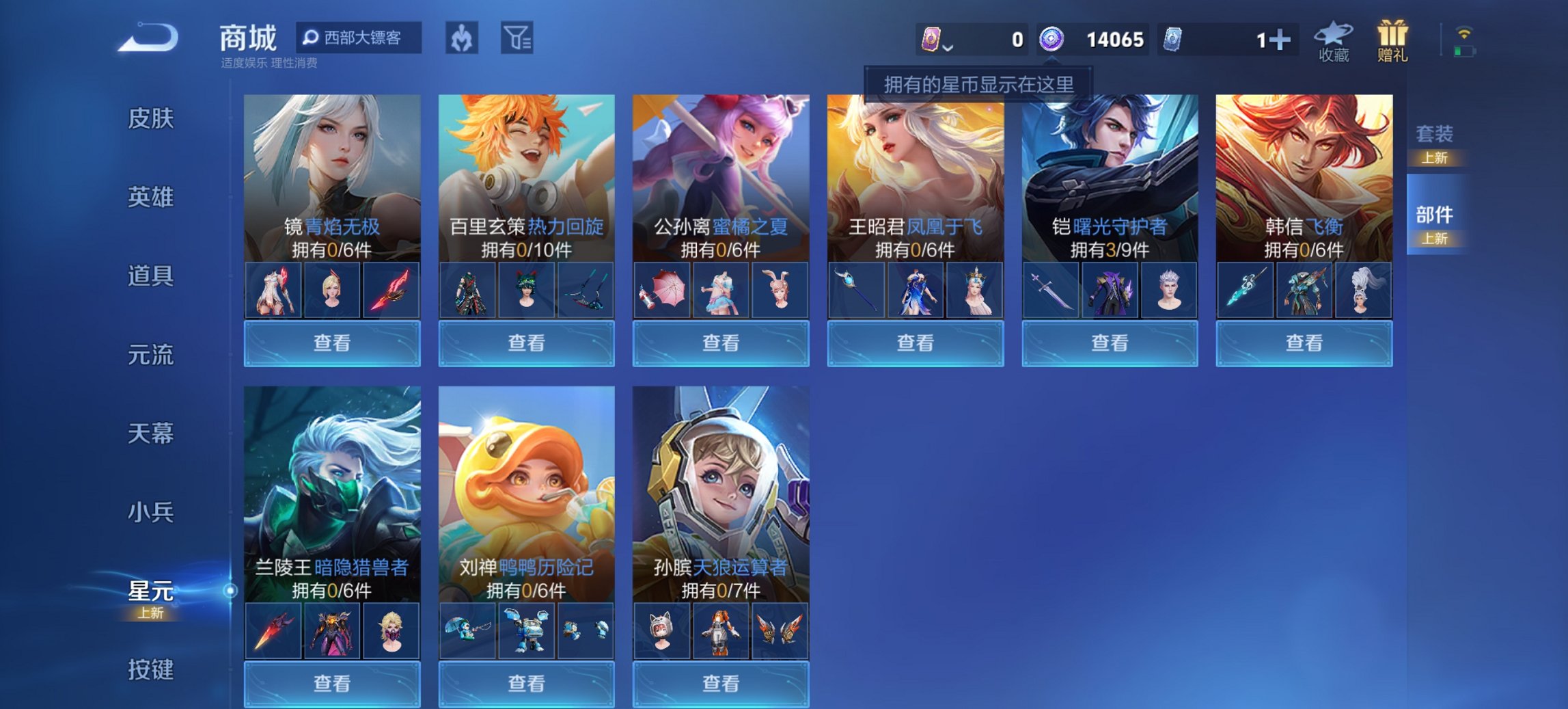Expand the point coupon currency dropdown
The width and height of the screenshot is (1568, 709).
click(x=948, y=46)
